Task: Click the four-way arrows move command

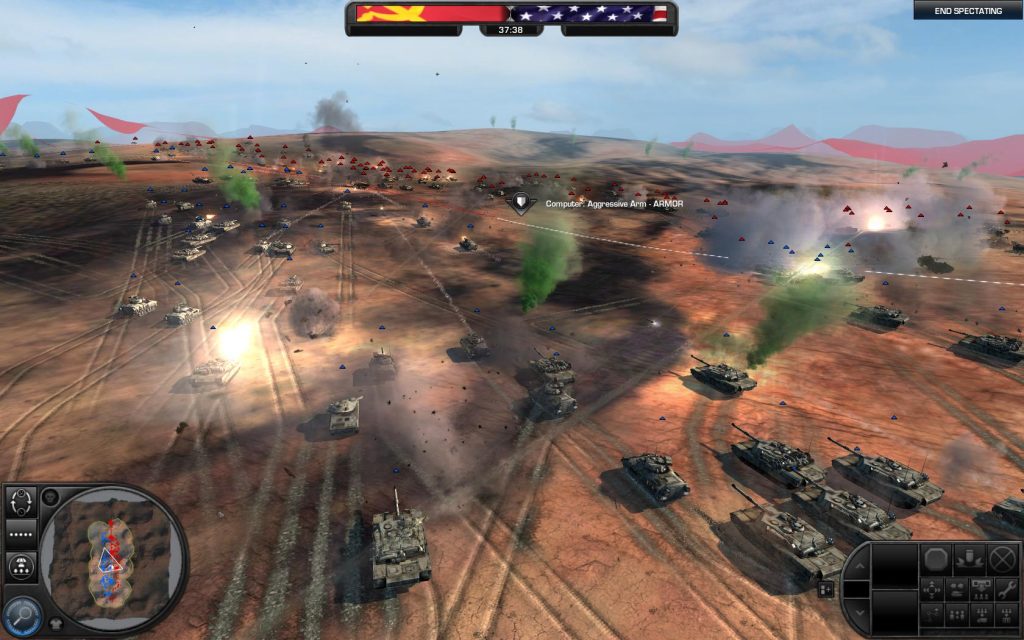Action: tap(934, 588)
